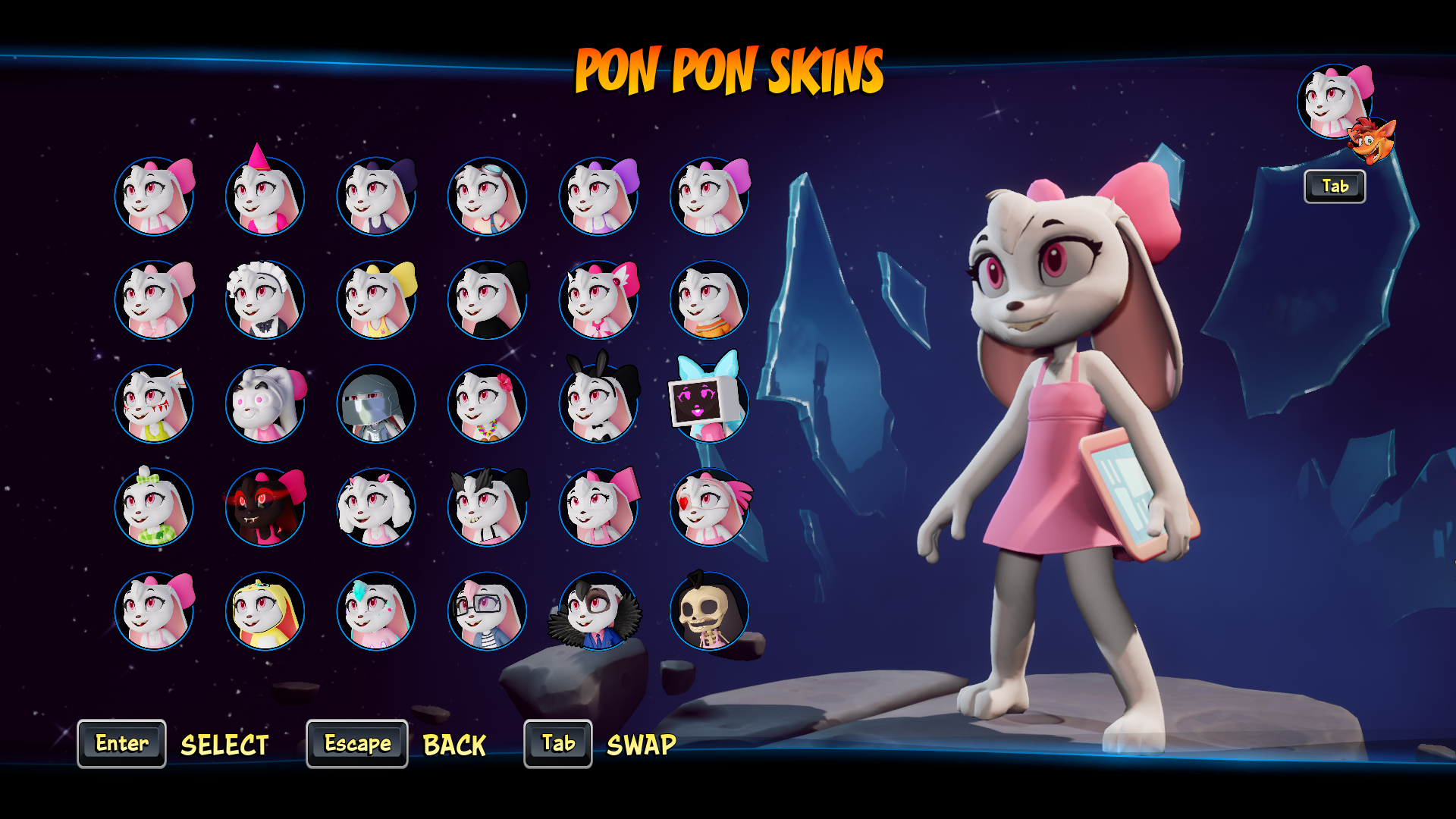The image size is (1456, 819).
Task: Pick the purple bow skin
Action: point(598,196)
